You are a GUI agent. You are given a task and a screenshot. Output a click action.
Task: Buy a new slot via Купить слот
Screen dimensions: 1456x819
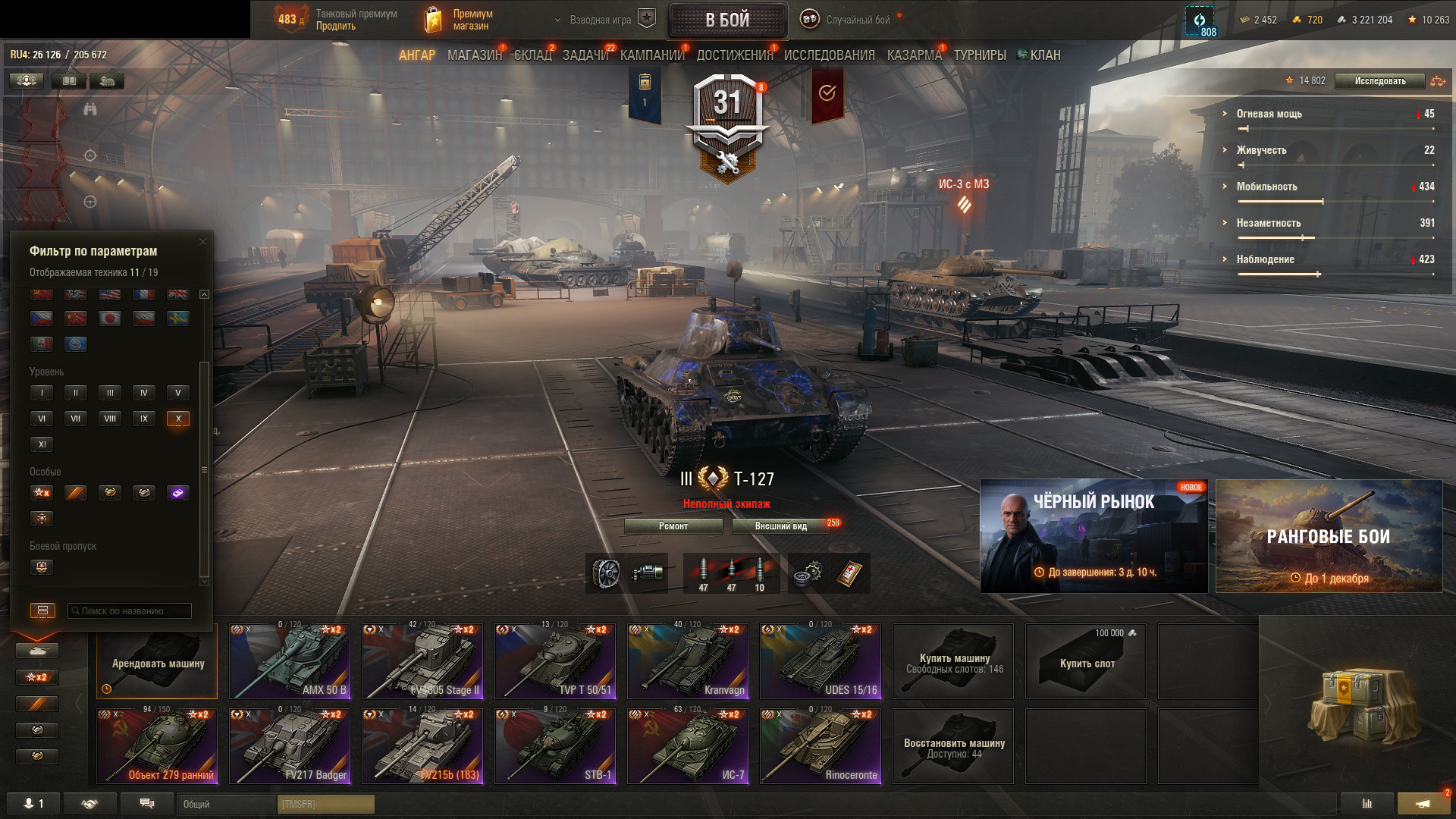click(x=1086, y=661)
